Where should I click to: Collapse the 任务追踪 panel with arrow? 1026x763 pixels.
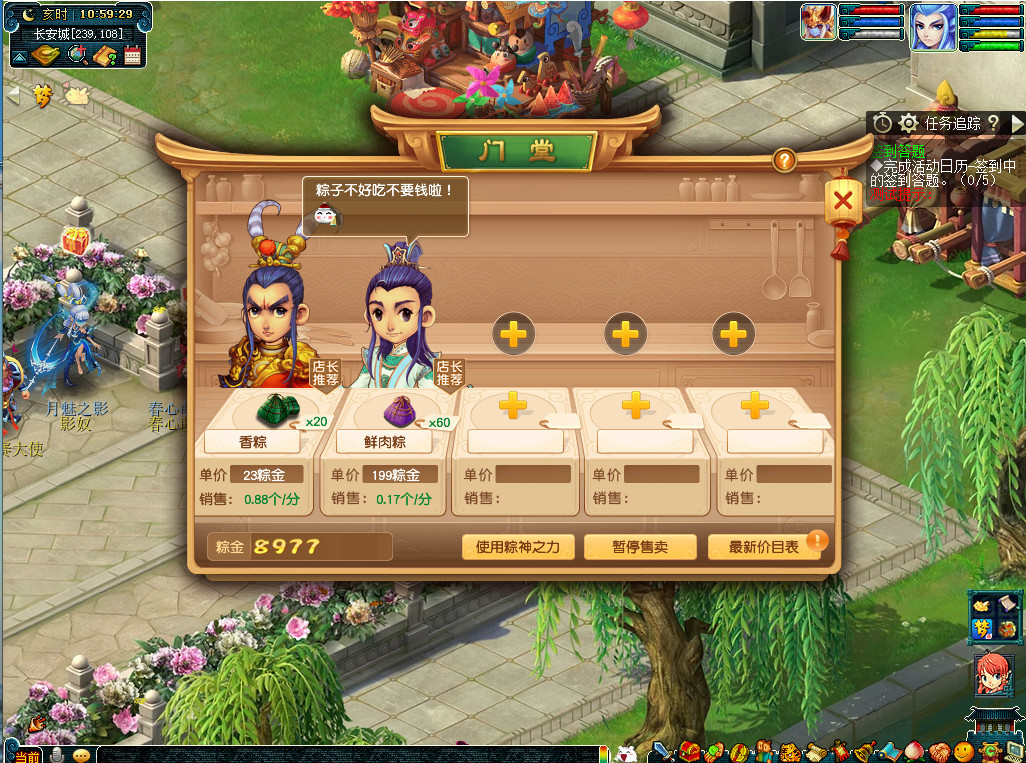coord(1017,123)
